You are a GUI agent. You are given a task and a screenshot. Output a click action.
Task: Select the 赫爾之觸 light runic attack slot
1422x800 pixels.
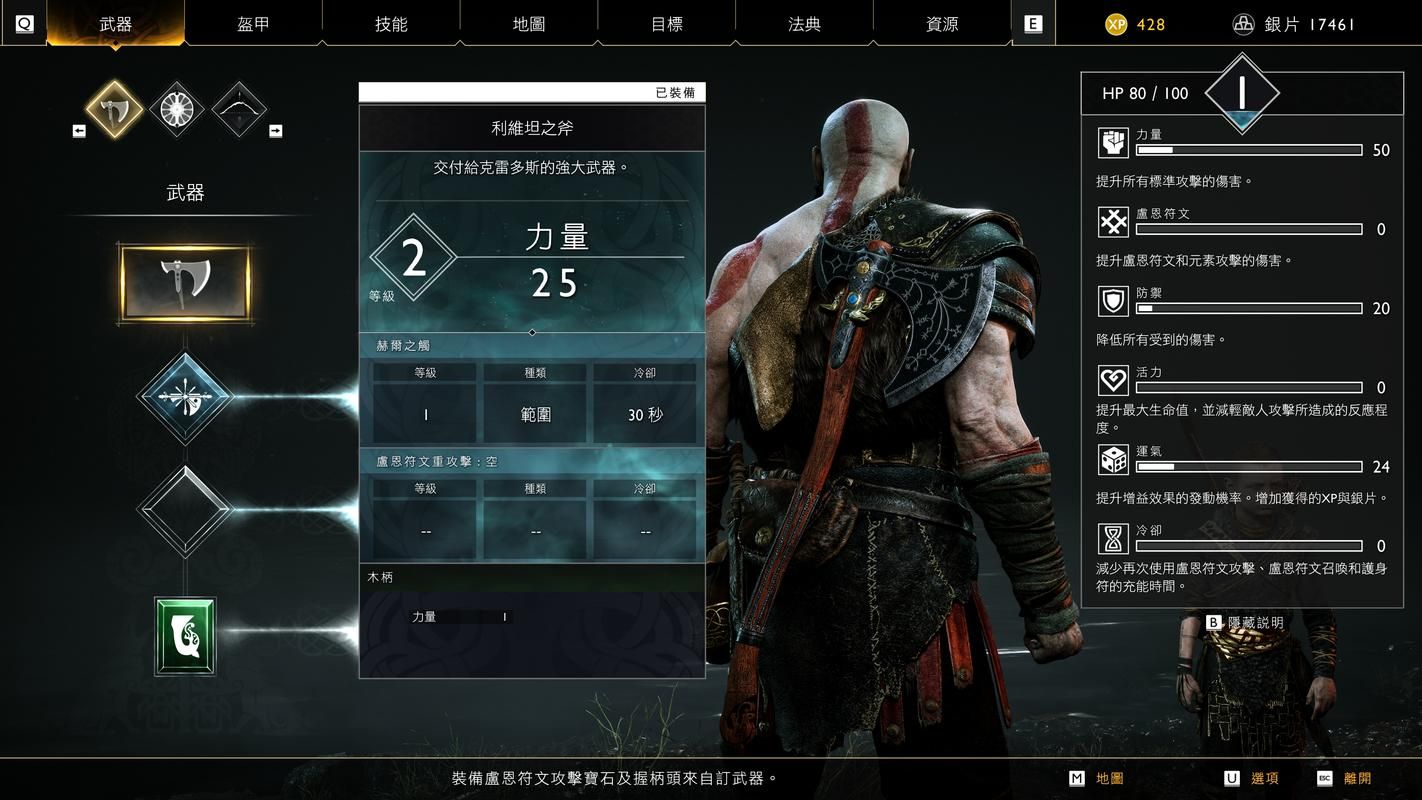point(185,398)
